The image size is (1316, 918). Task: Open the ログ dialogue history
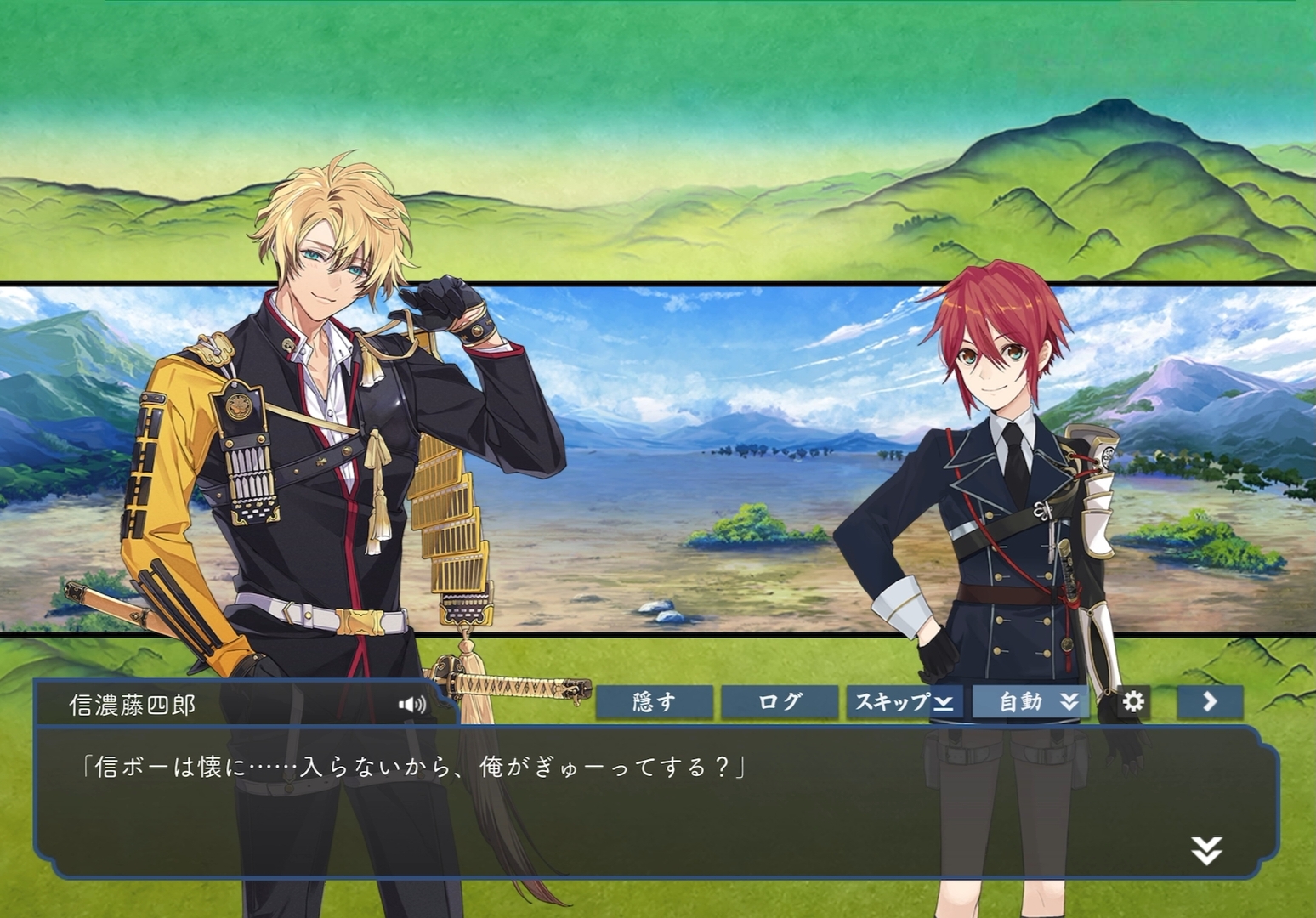click(779, 702)
